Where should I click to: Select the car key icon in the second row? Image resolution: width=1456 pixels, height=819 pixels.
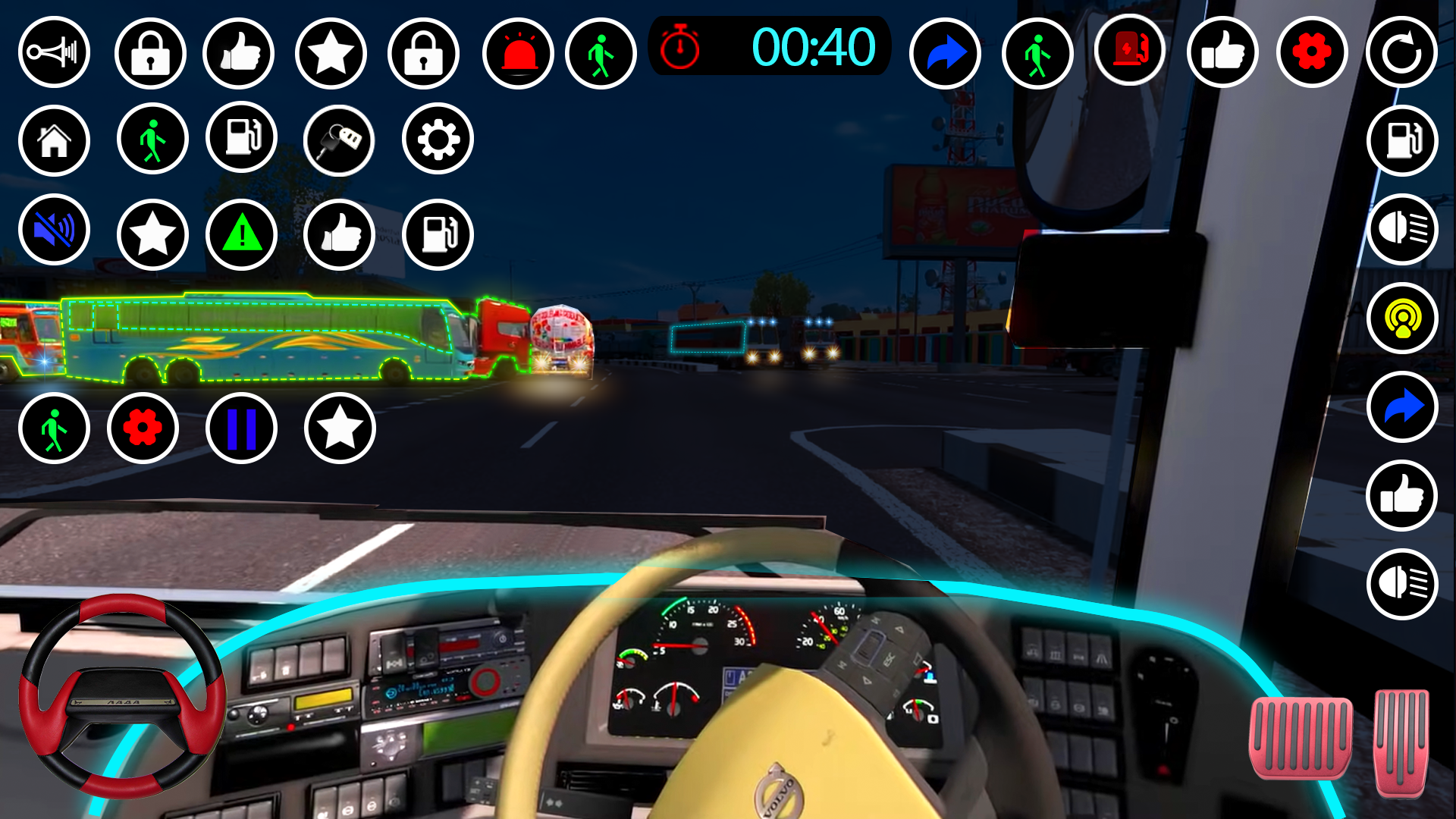[x=339, y=140]
